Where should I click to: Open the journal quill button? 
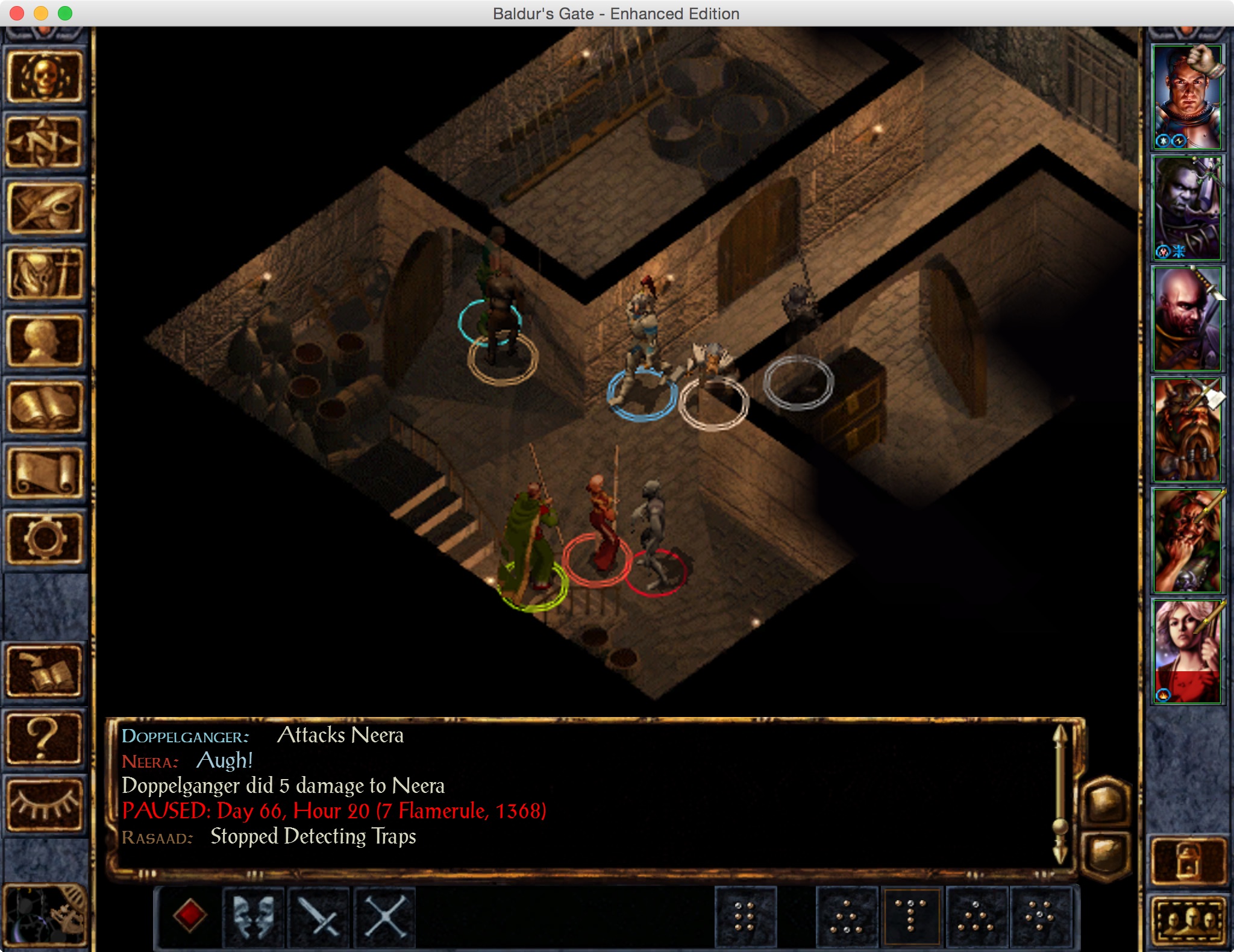[x=44, y=208]
